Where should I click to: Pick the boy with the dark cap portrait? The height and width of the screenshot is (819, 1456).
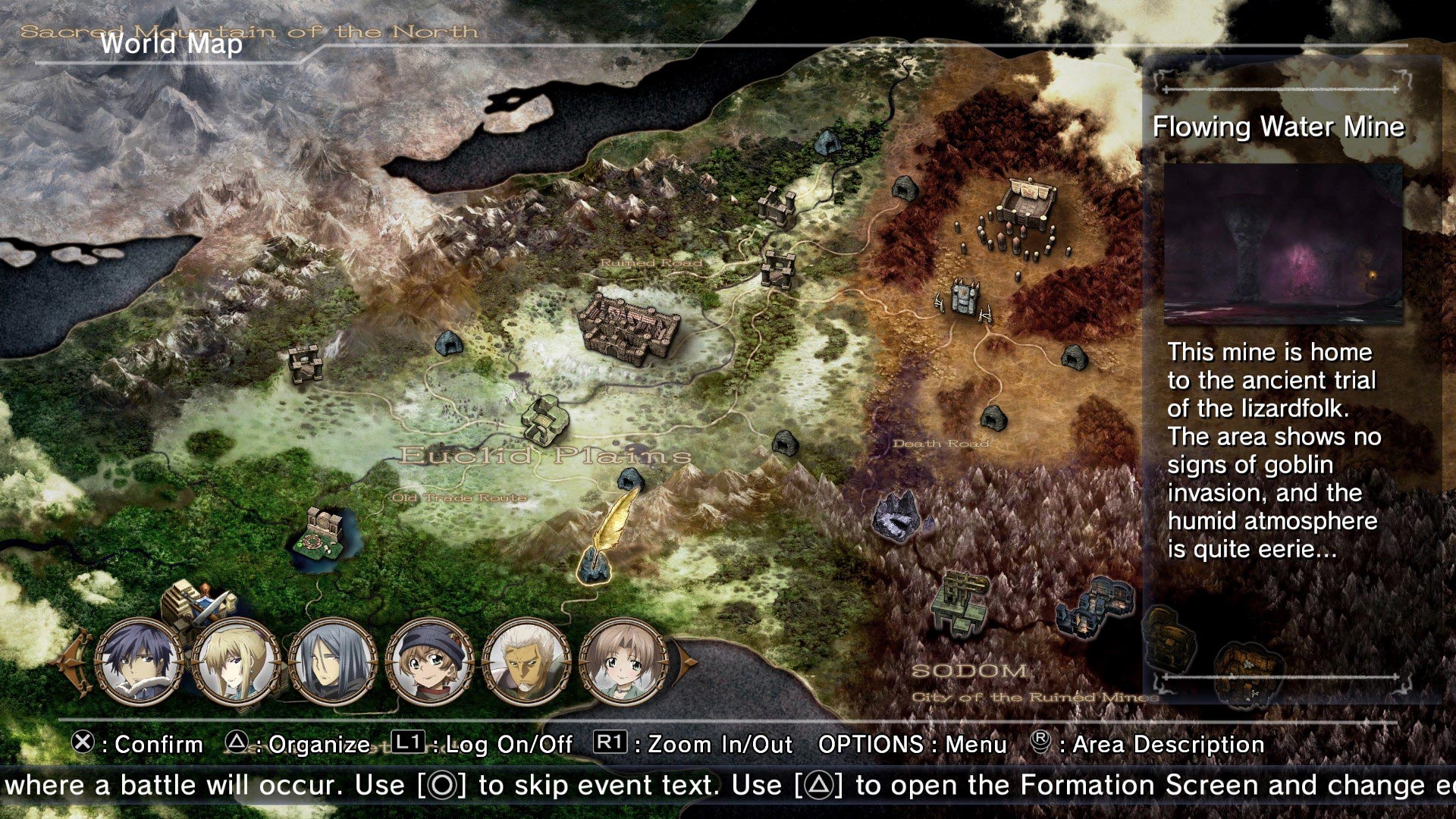point(429,661)
